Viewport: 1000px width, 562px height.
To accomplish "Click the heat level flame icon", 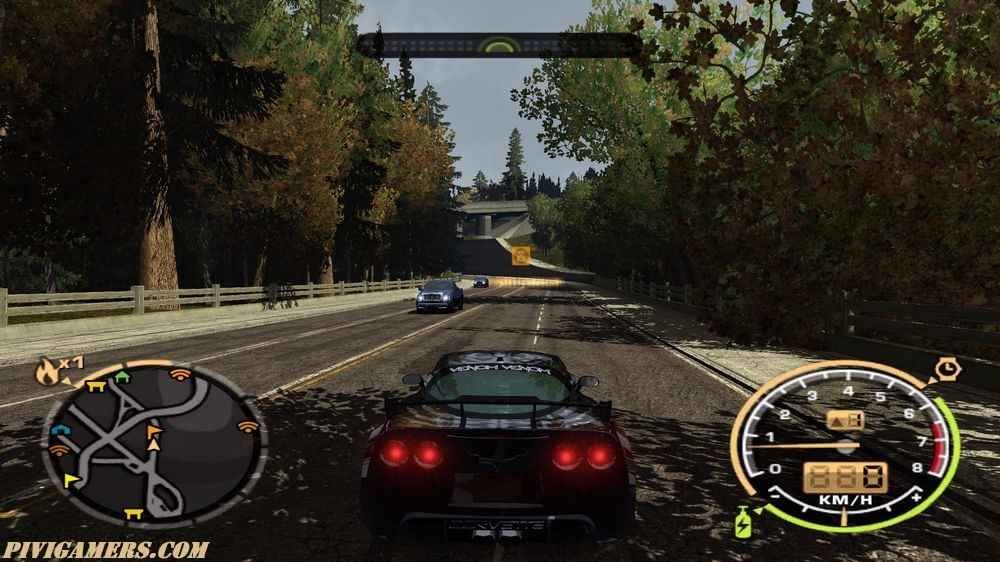I will pyautogui.click(x=45, y=372).
